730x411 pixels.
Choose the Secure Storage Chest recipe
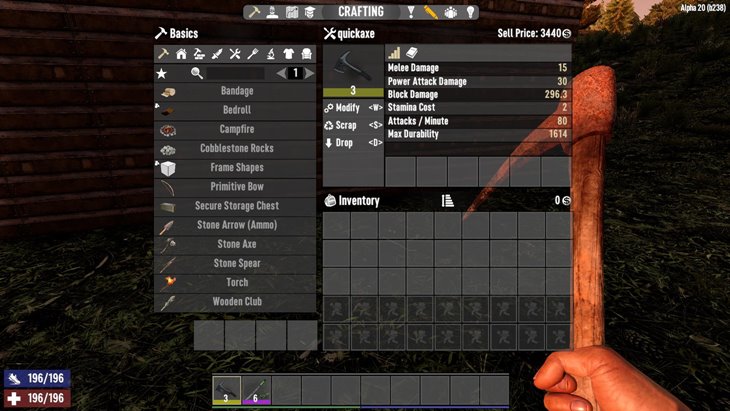236,206
